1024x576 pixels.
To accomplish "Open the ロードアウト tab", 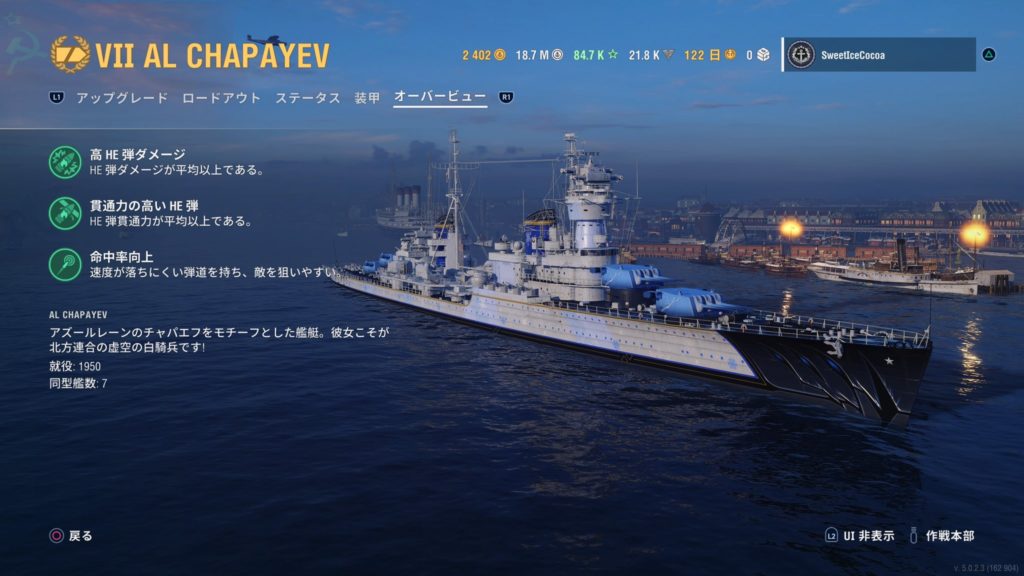I will point(221,98).
